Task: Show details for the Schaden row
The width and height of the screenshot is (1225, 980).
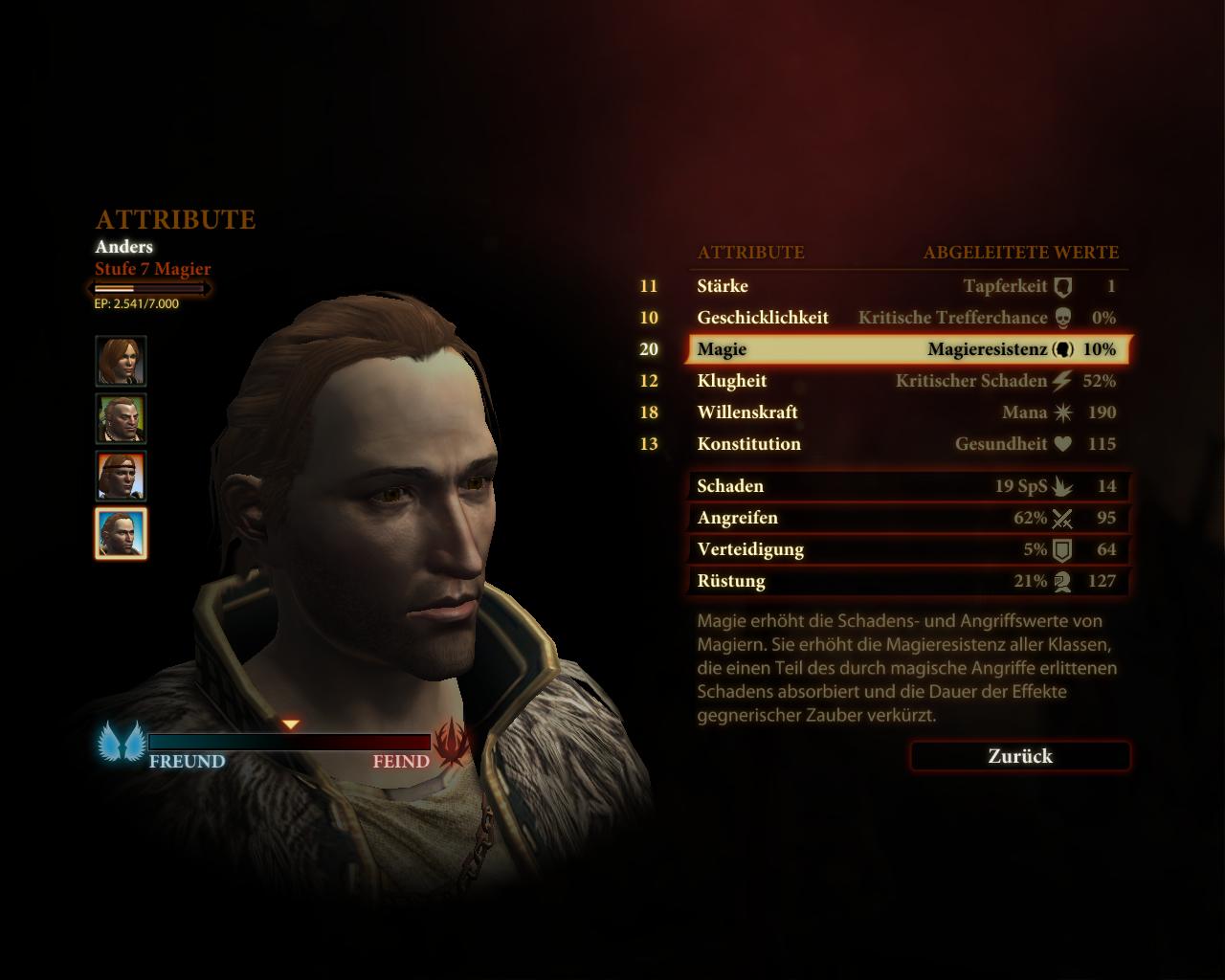Action: click(906, 486)
